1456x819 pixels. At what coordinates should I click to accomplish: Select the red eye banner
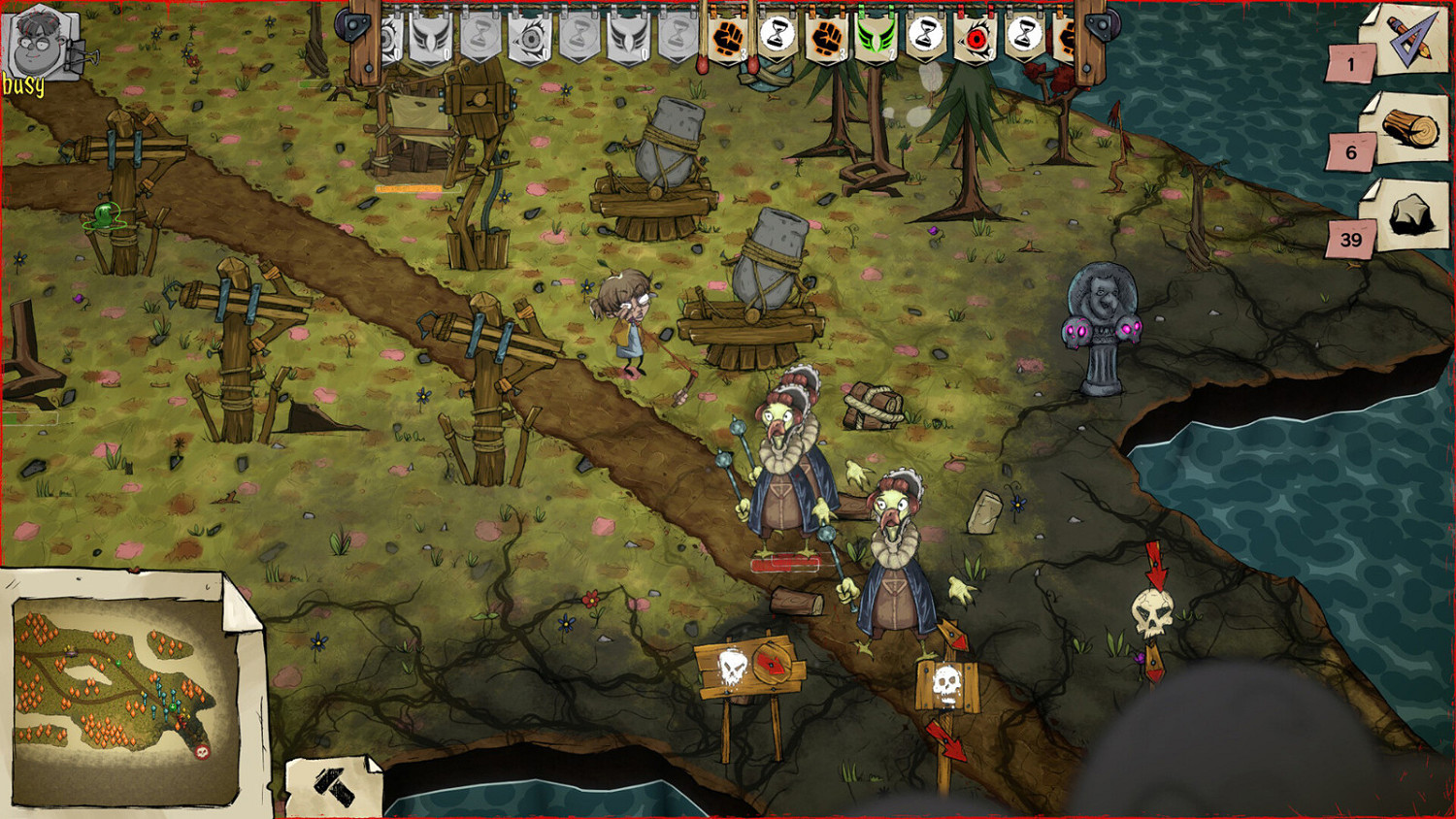pos(975,44)
